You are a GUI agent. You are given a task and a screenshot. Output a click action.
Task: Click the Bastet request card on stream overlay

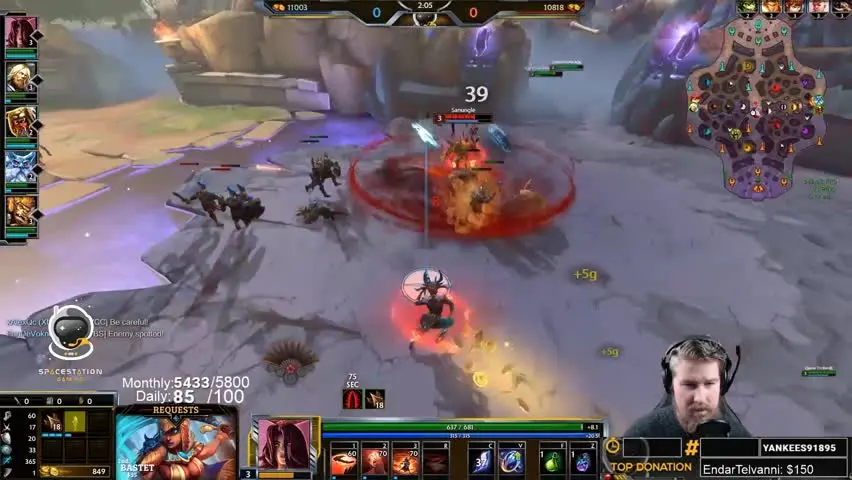pos(175,445)
